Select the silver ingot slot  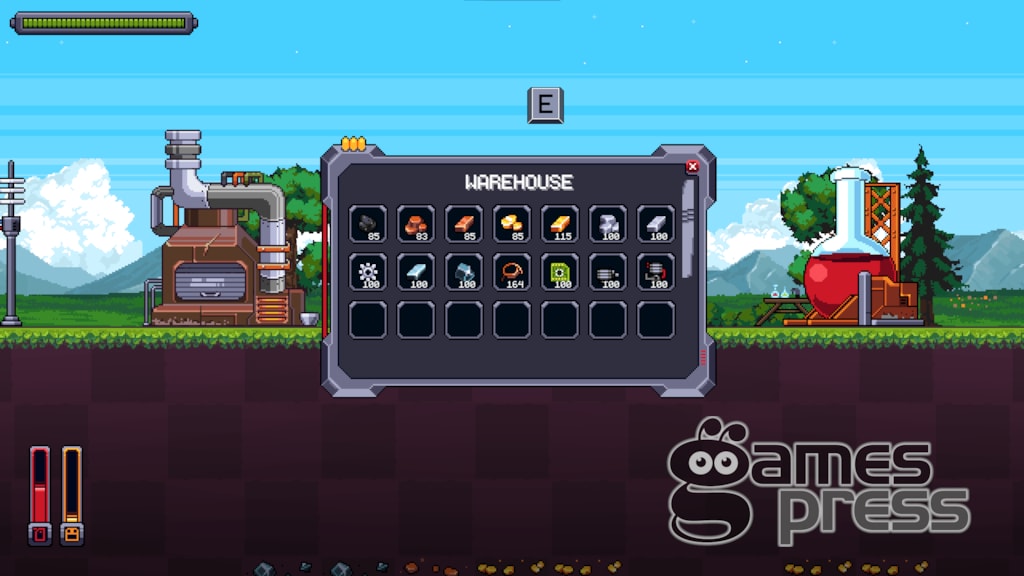click(656, 224)
